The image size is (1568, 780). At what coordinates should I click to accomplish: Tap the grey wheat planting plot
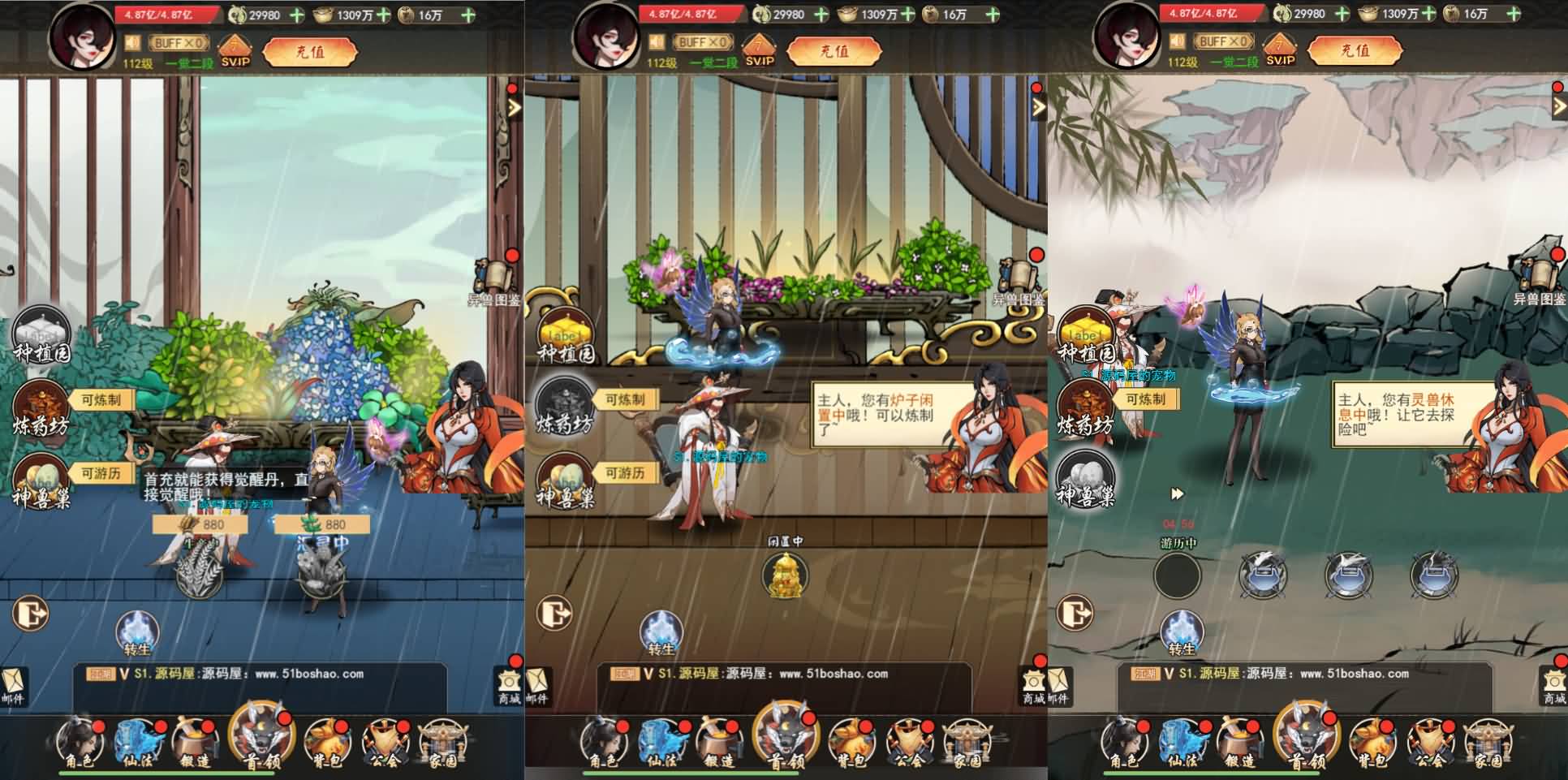pyautogui.click(x=200, y=573)
